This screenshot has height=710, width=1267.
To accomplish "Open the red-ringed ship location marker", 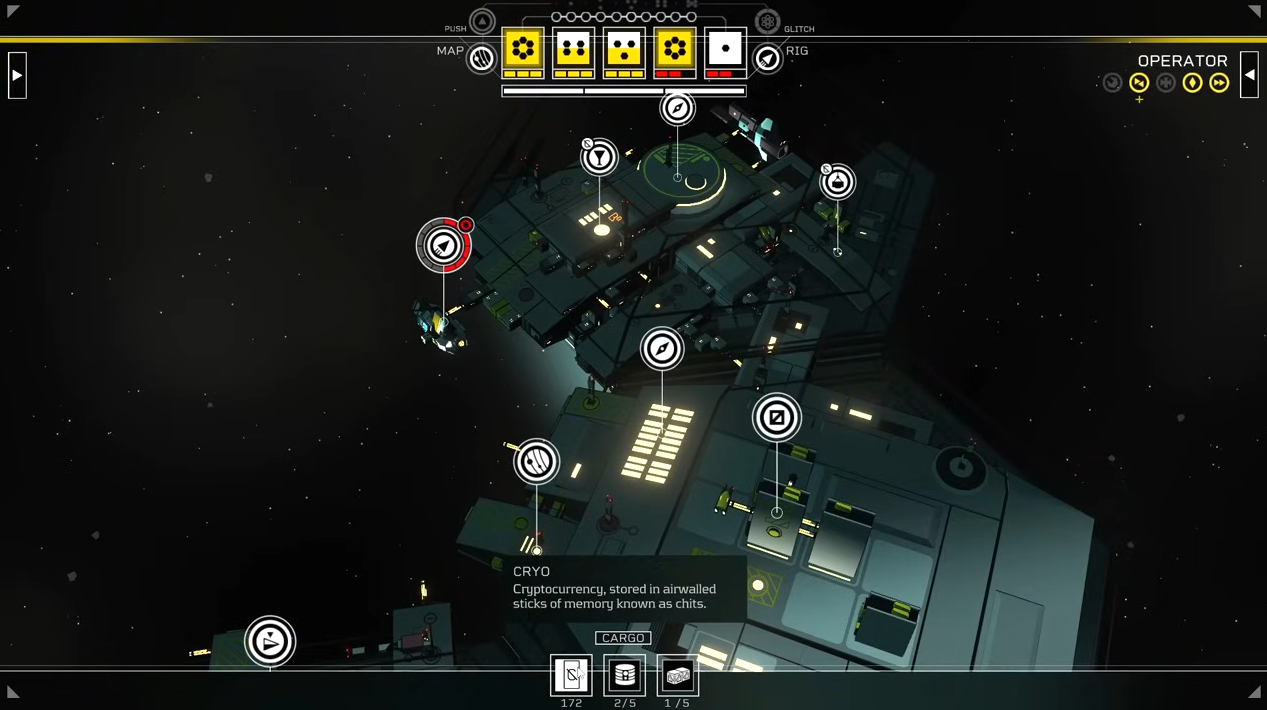I will coord(443,245).
